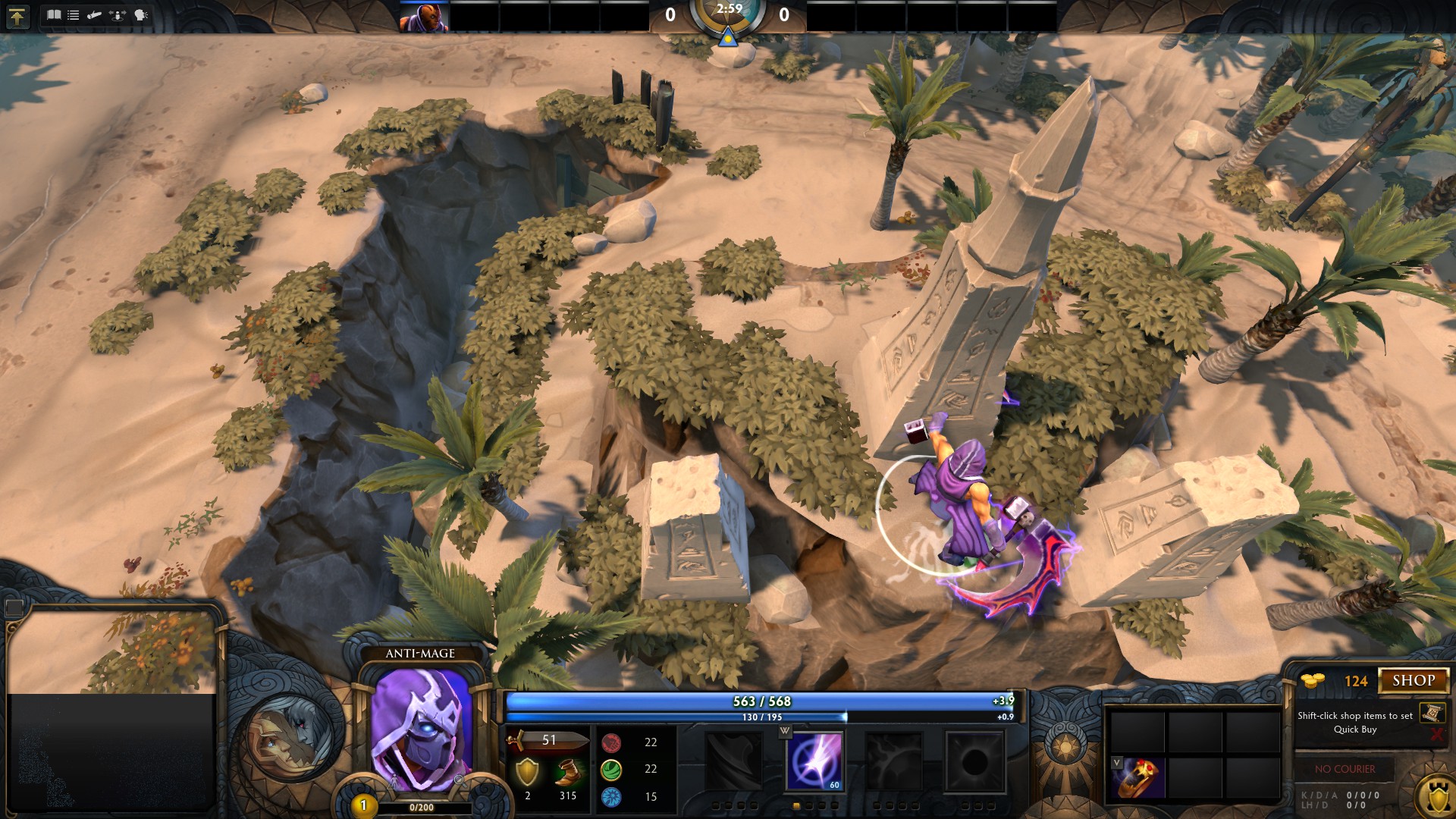Inspect hero with magnifier on portrait

coord(459,780)
